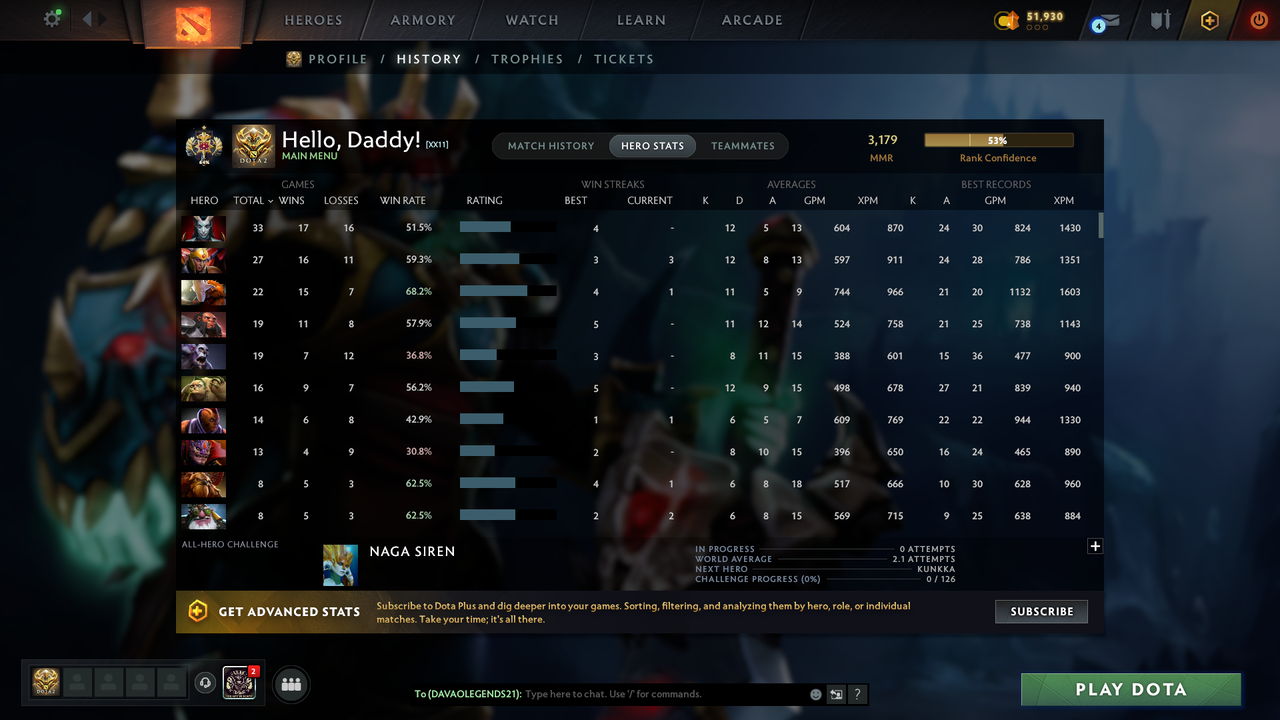
Task: Switch to the Match History tab
Action: tap(550, 146)
